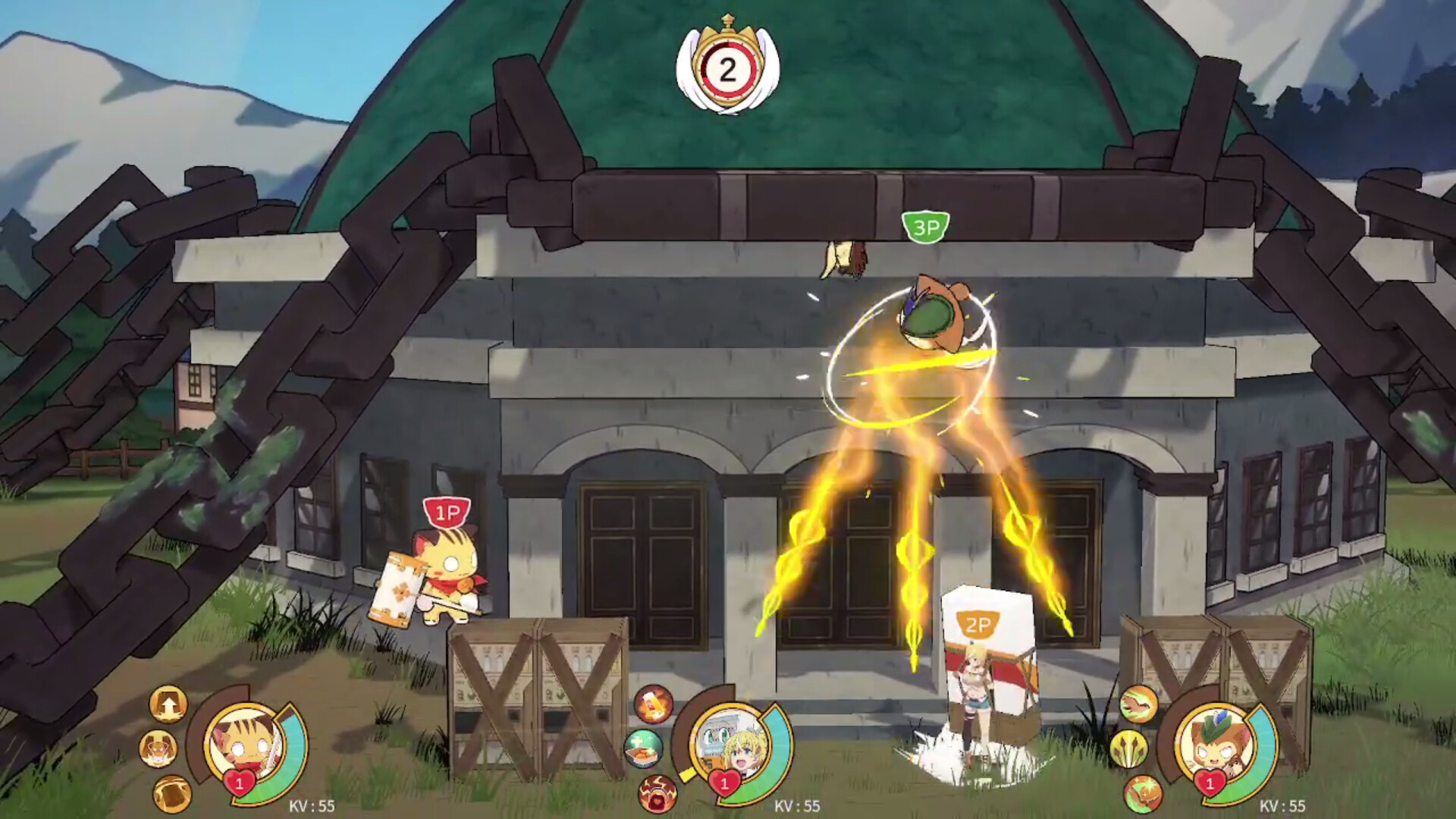
Task: Activate the fiery drink can skill
Action: pyautogui.click(x=653, y=704)
